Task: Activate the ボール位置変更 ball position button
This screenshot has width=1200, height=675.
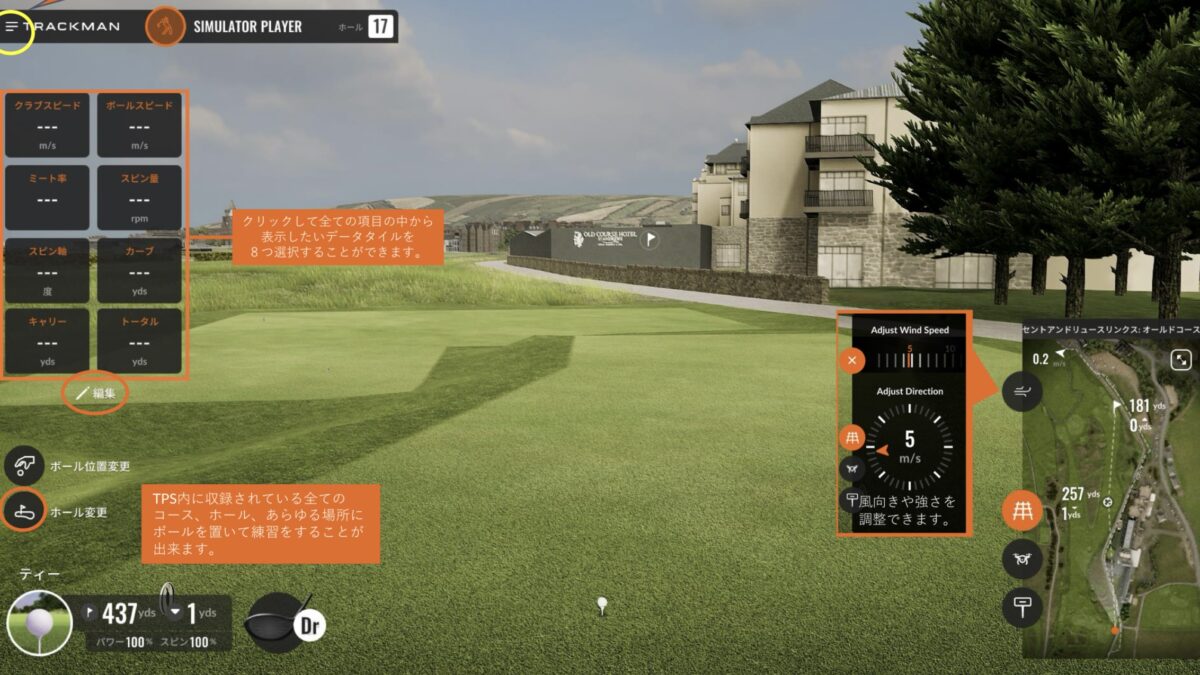Action: coord(24,466)
